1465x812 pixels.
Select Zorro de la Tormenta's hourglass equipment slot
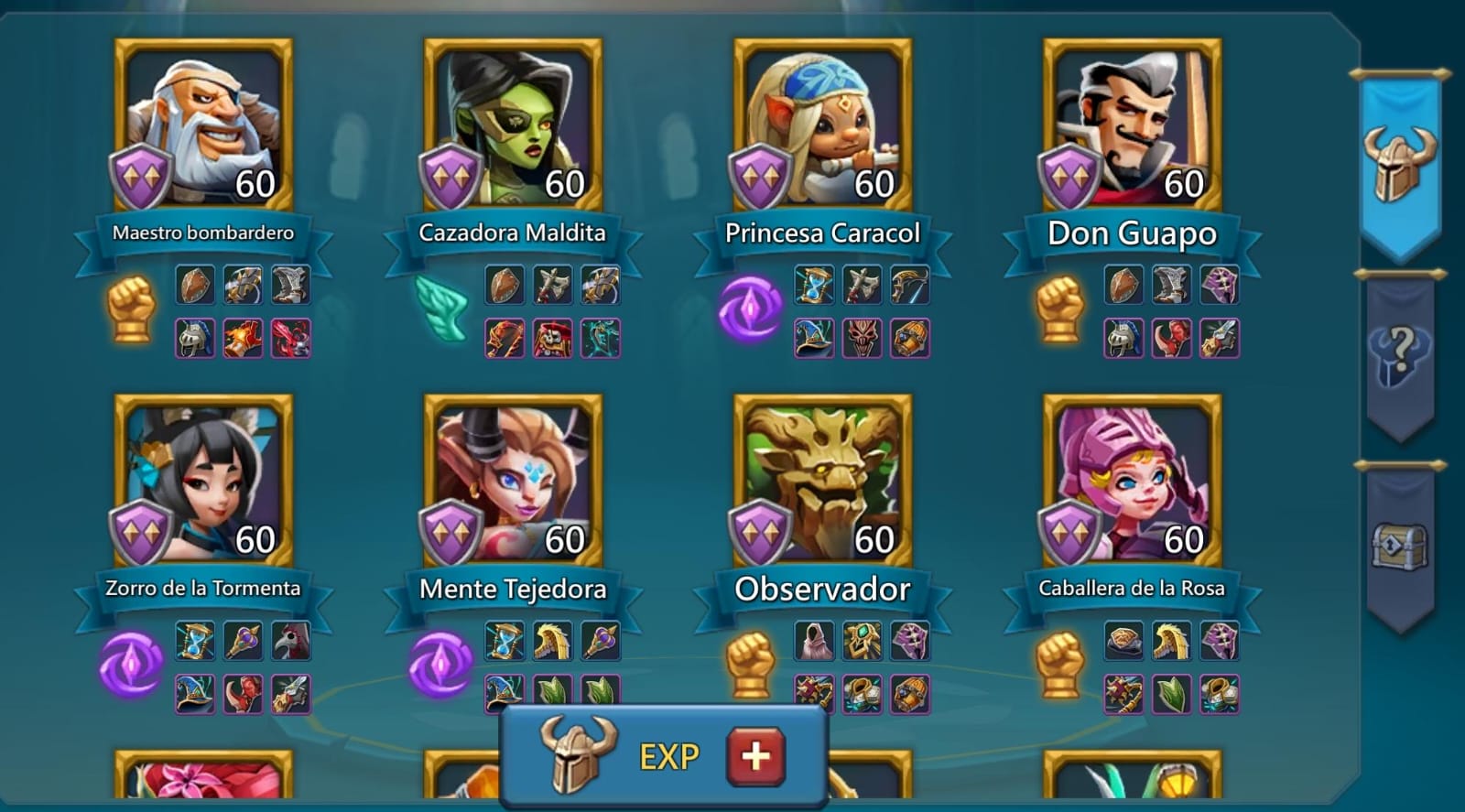(195, 641)
